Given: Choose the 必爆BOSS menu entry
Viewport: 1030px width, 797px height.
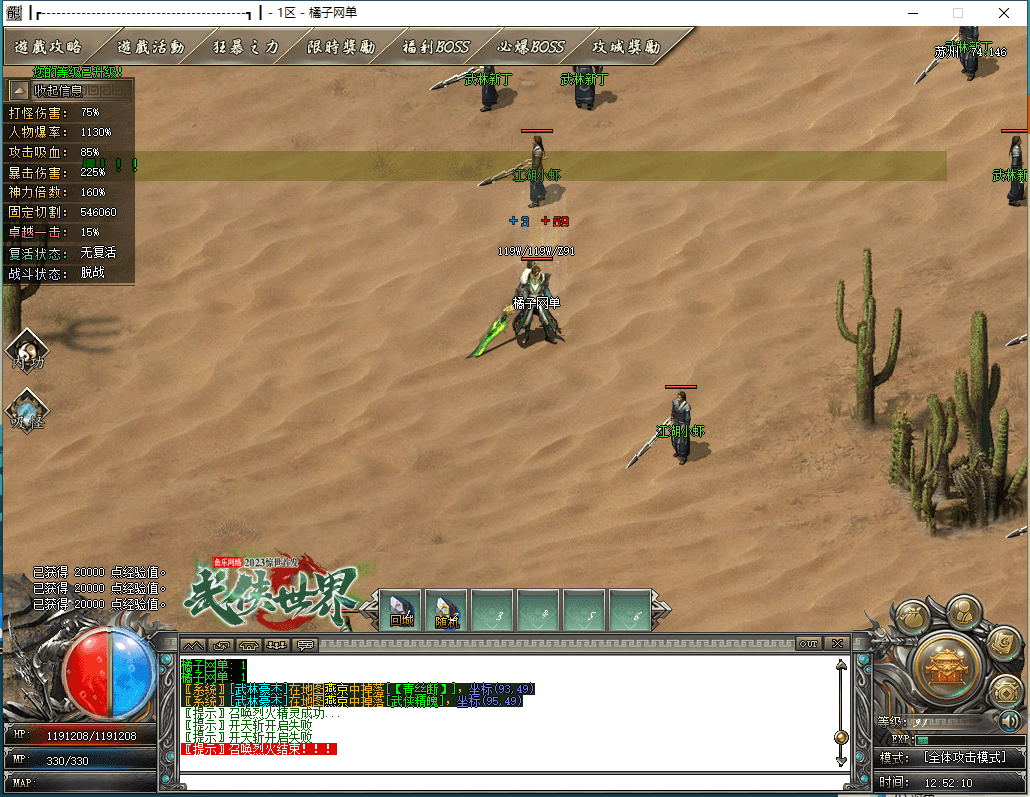Looking at the screenshot, I should click(x=531, y=47).
